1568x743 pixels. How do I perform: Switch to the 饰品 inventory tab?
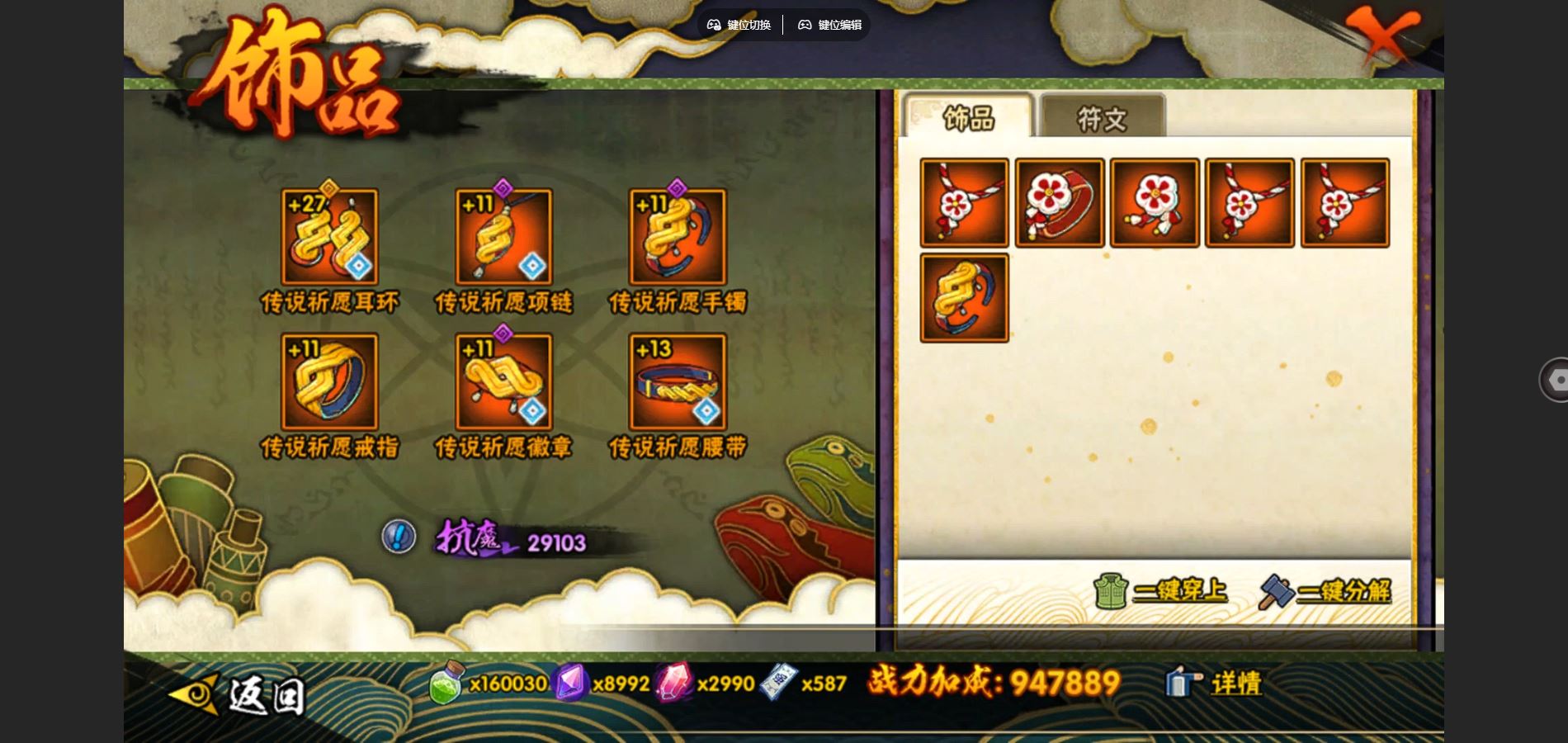click(968, 118)
